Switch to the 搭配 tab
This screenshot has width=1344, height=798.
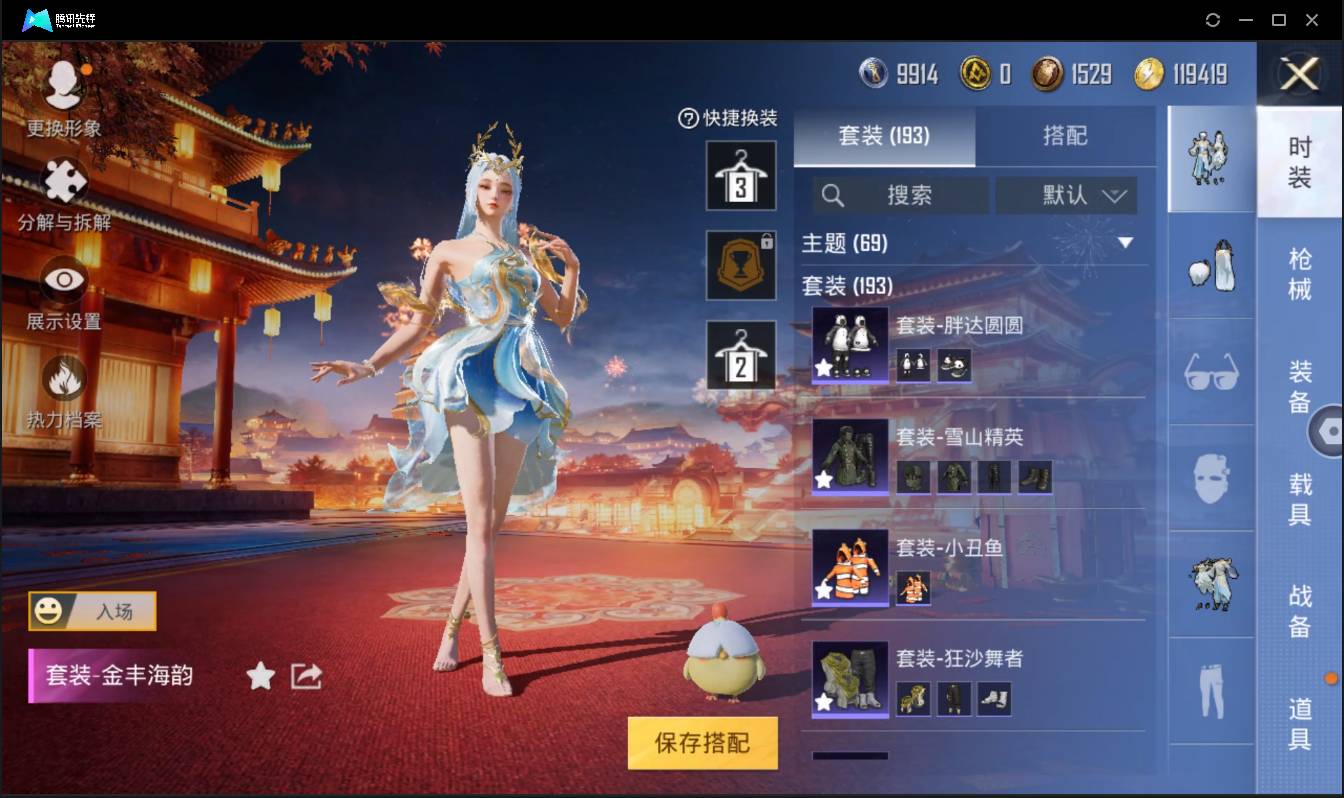click(x=1066, y=137)
